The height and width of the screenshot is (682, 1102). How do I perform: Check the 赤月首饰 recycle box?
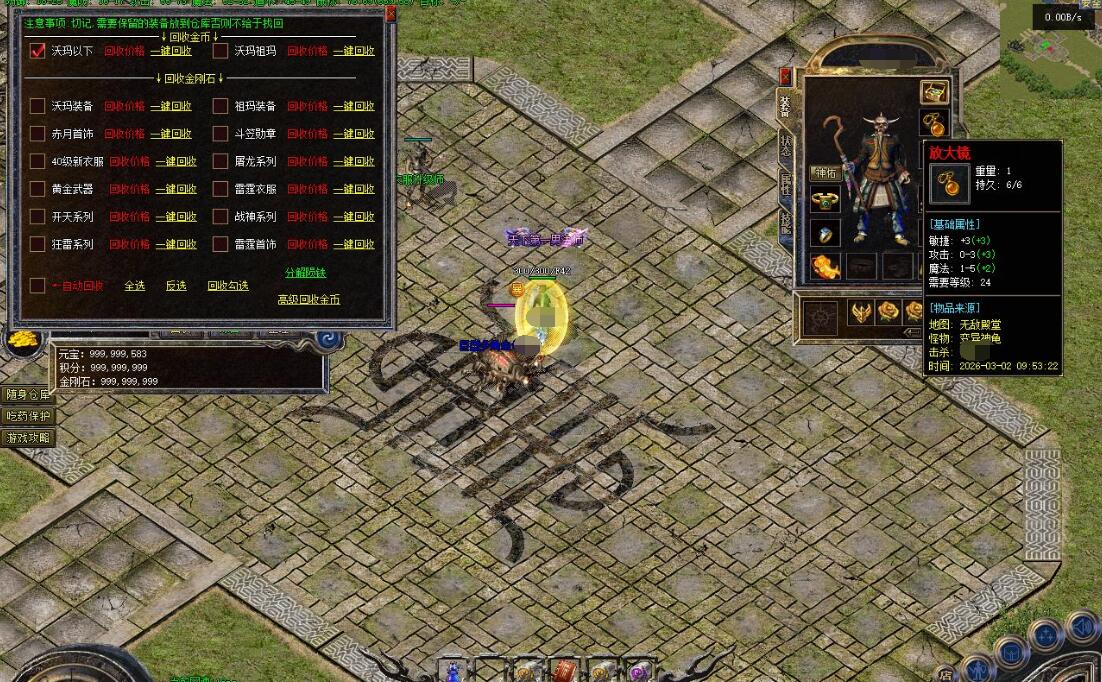pos(38,134)
